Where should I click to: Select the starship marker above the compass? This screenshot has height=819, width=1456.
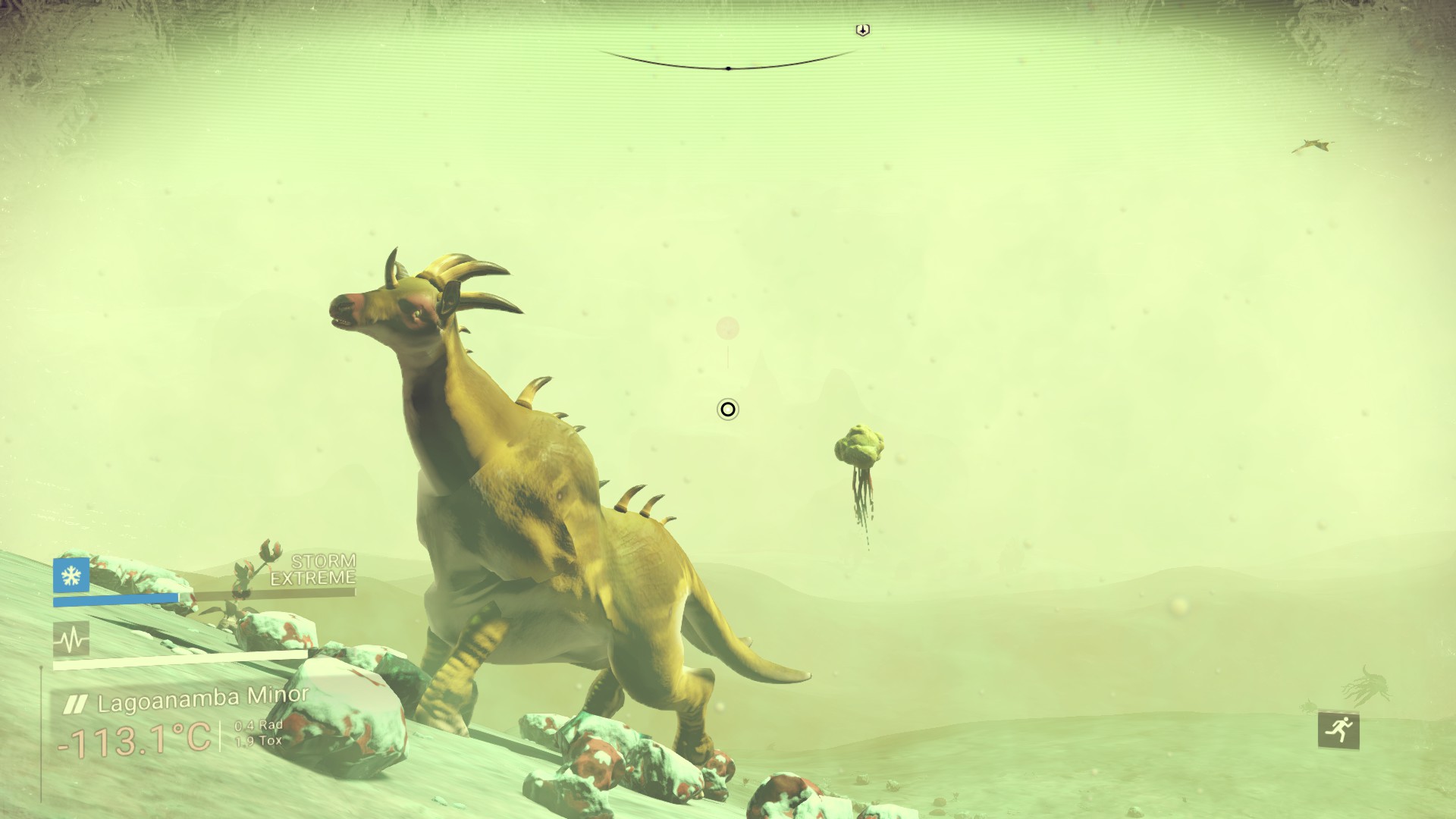(862, 30)
